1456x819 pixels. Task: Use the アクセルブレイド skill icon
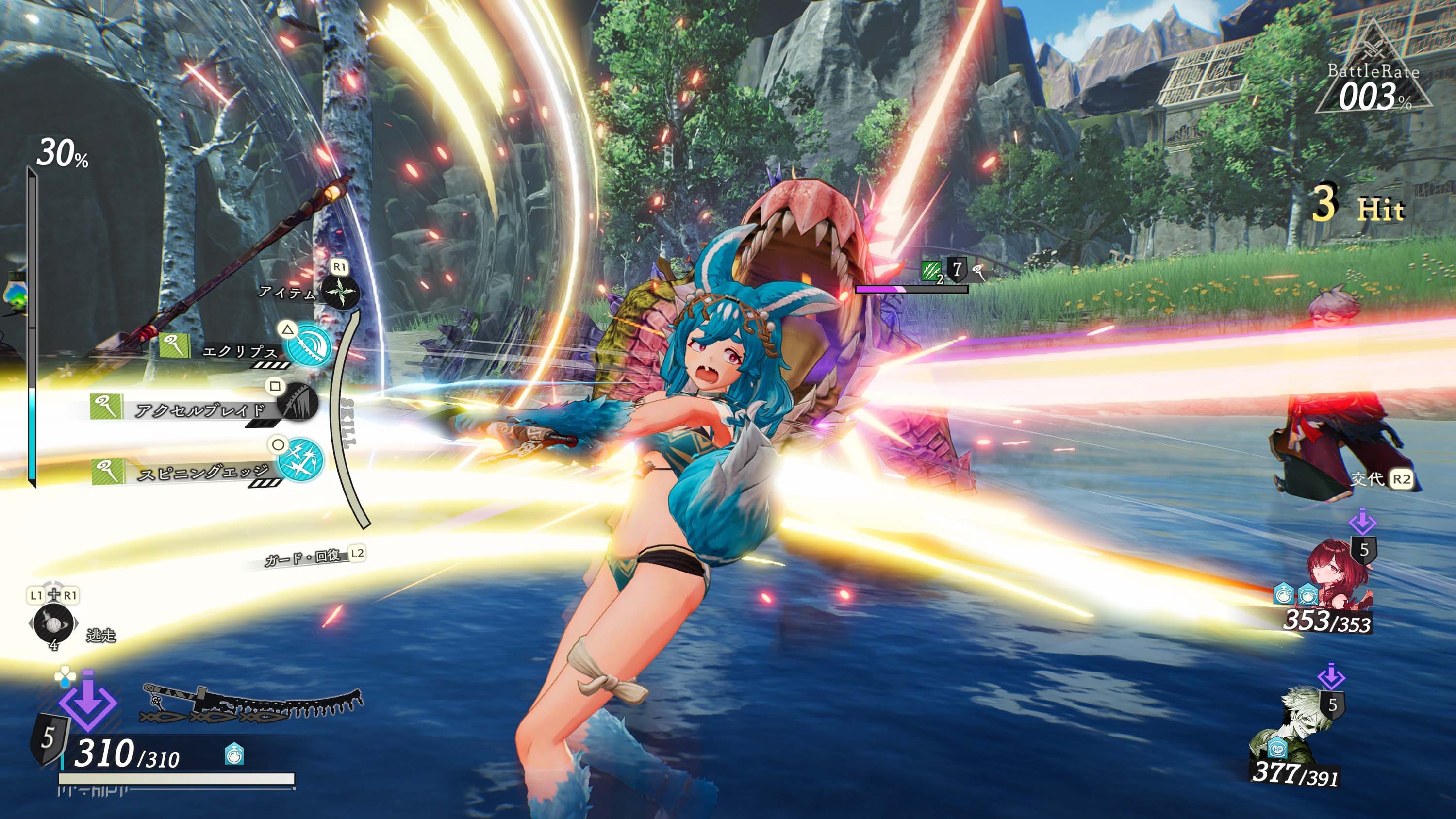point(298,402)
